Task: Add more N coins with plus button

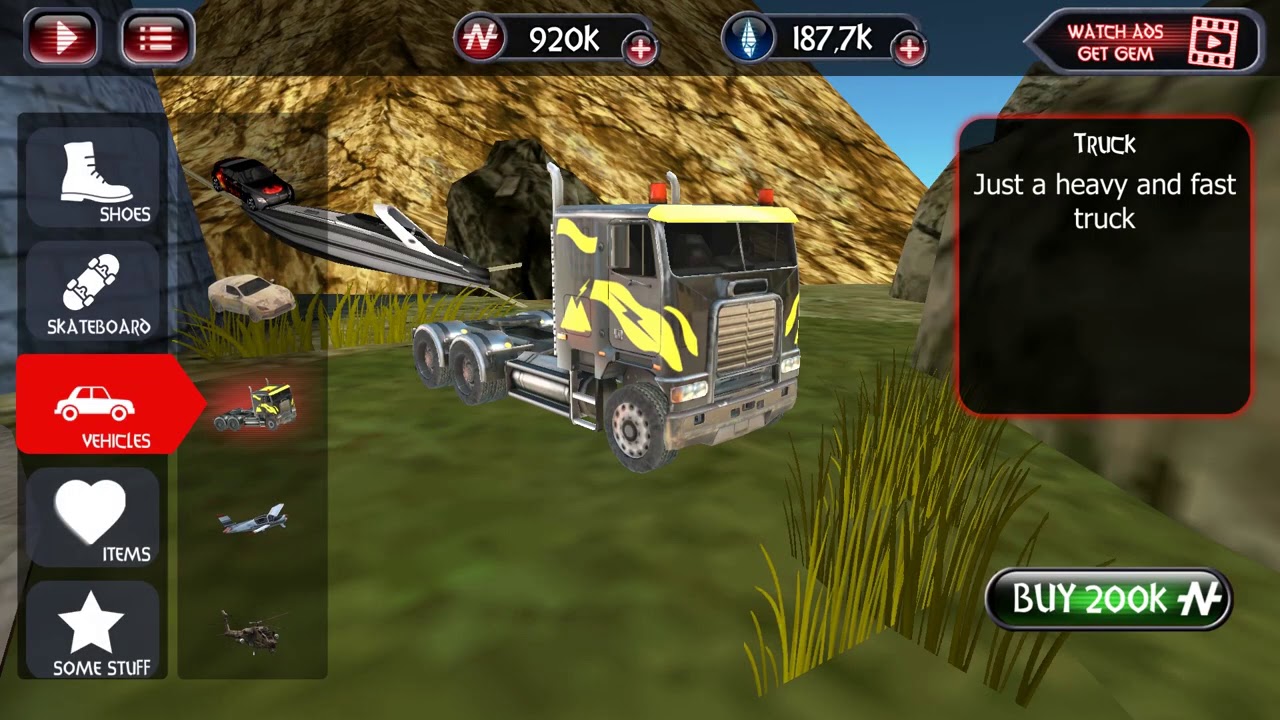Action: (640, 48)
